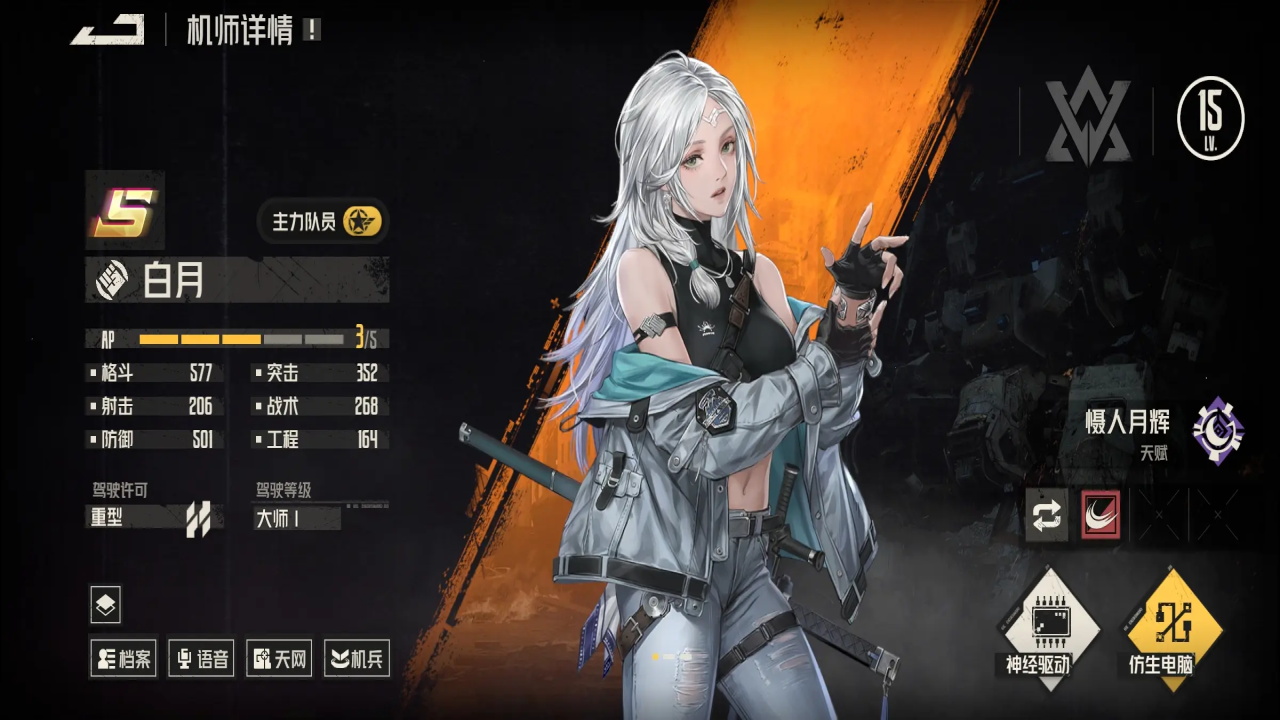
Task: Toggle the 主力队员 main team badge
Action: [322, 221]
